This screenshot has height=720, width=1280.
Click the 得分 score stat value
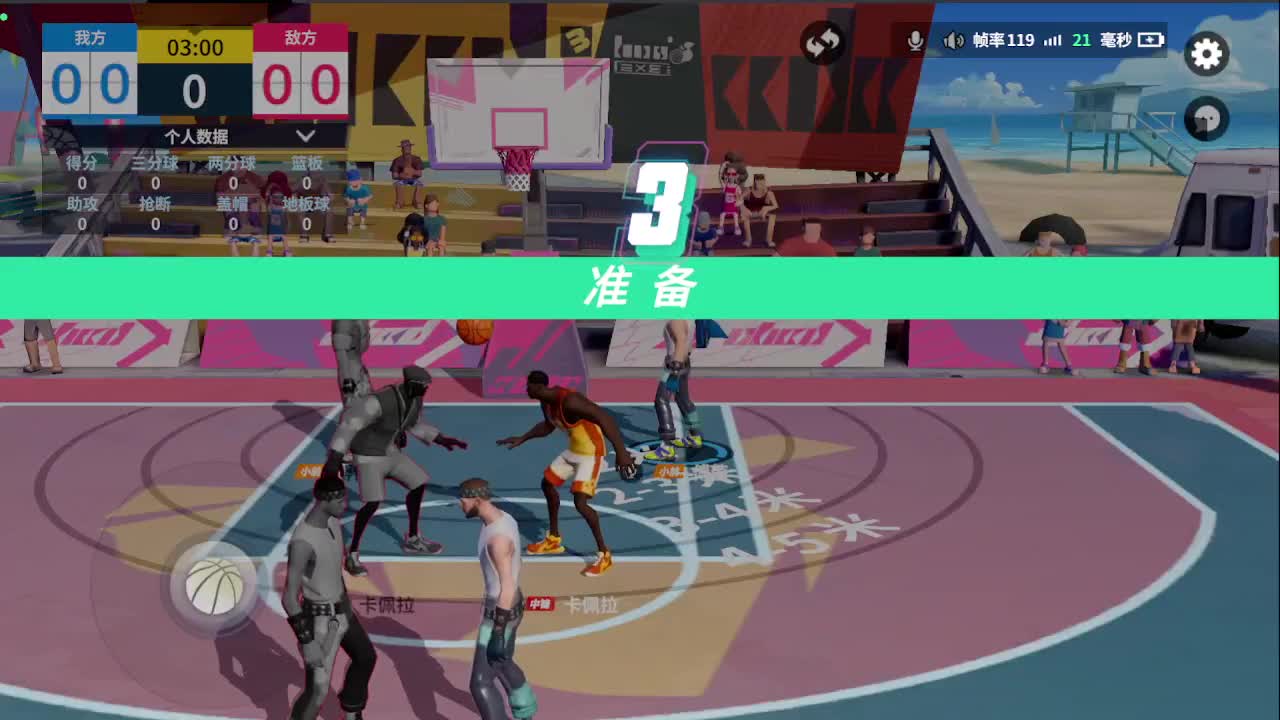80,183
